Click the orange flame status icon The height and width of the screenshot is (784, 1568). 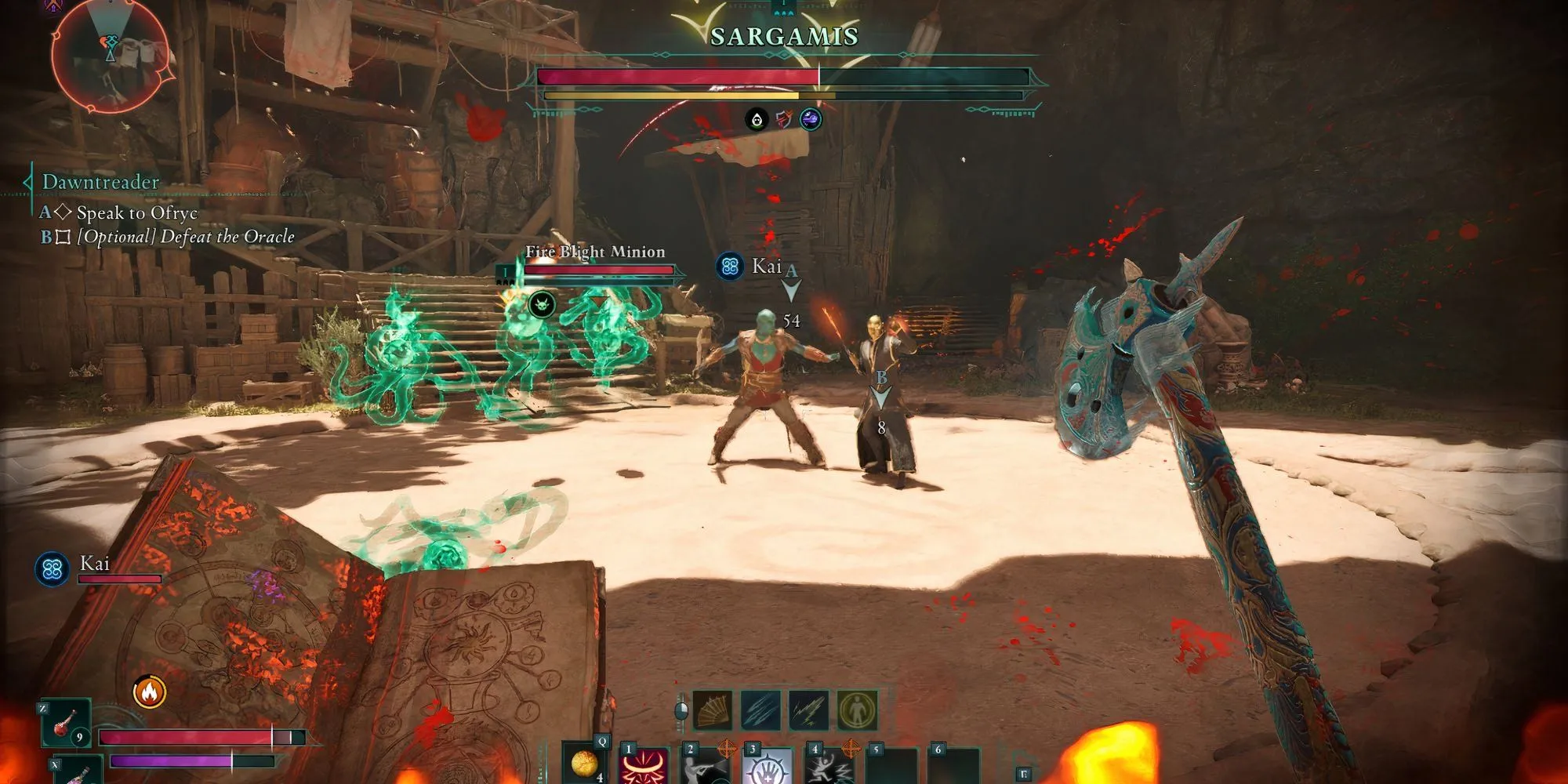149,692
